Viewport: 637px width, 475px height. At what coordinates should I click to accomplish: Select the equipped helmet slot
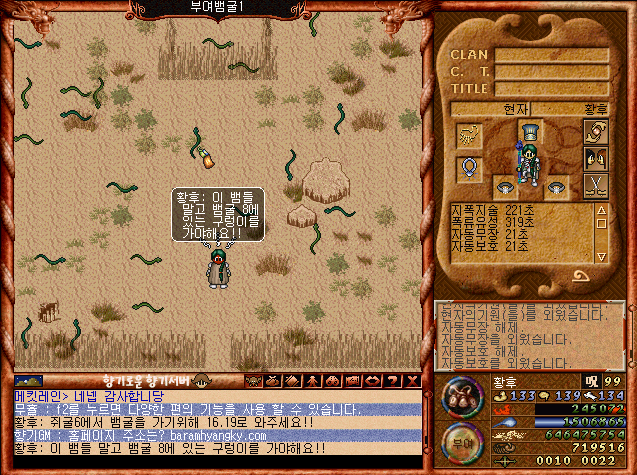pyautogui.click(x=529, y=132)
